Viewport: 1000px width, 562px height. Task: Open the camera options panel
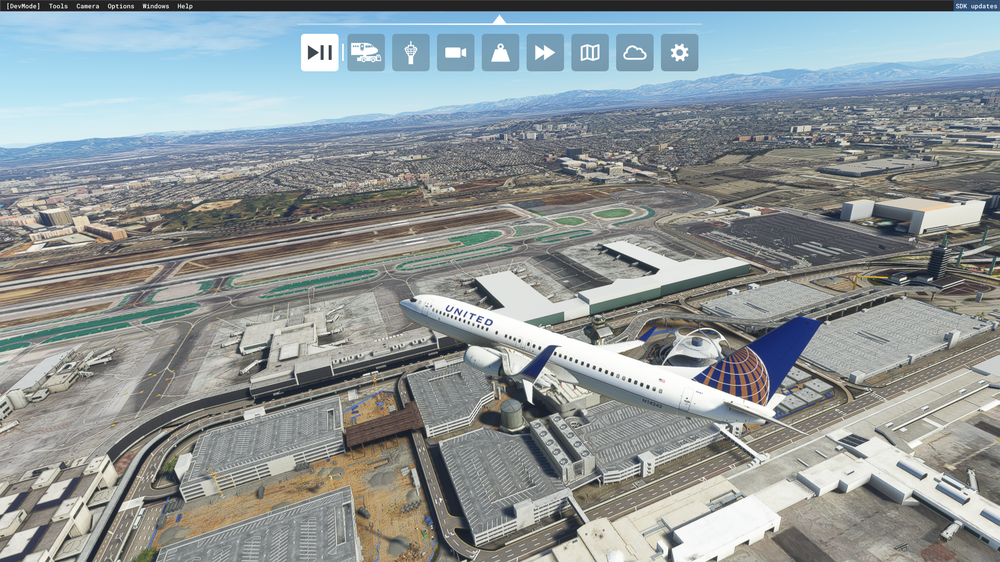[x=456, y=53]
